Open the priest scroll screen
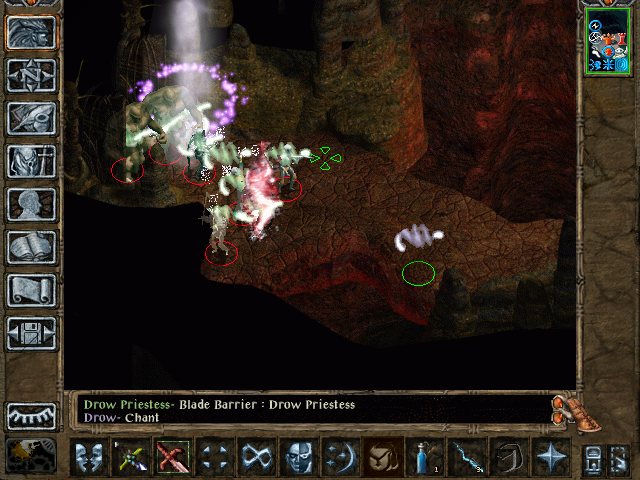640x480 pixels. [x=30, y=290]
